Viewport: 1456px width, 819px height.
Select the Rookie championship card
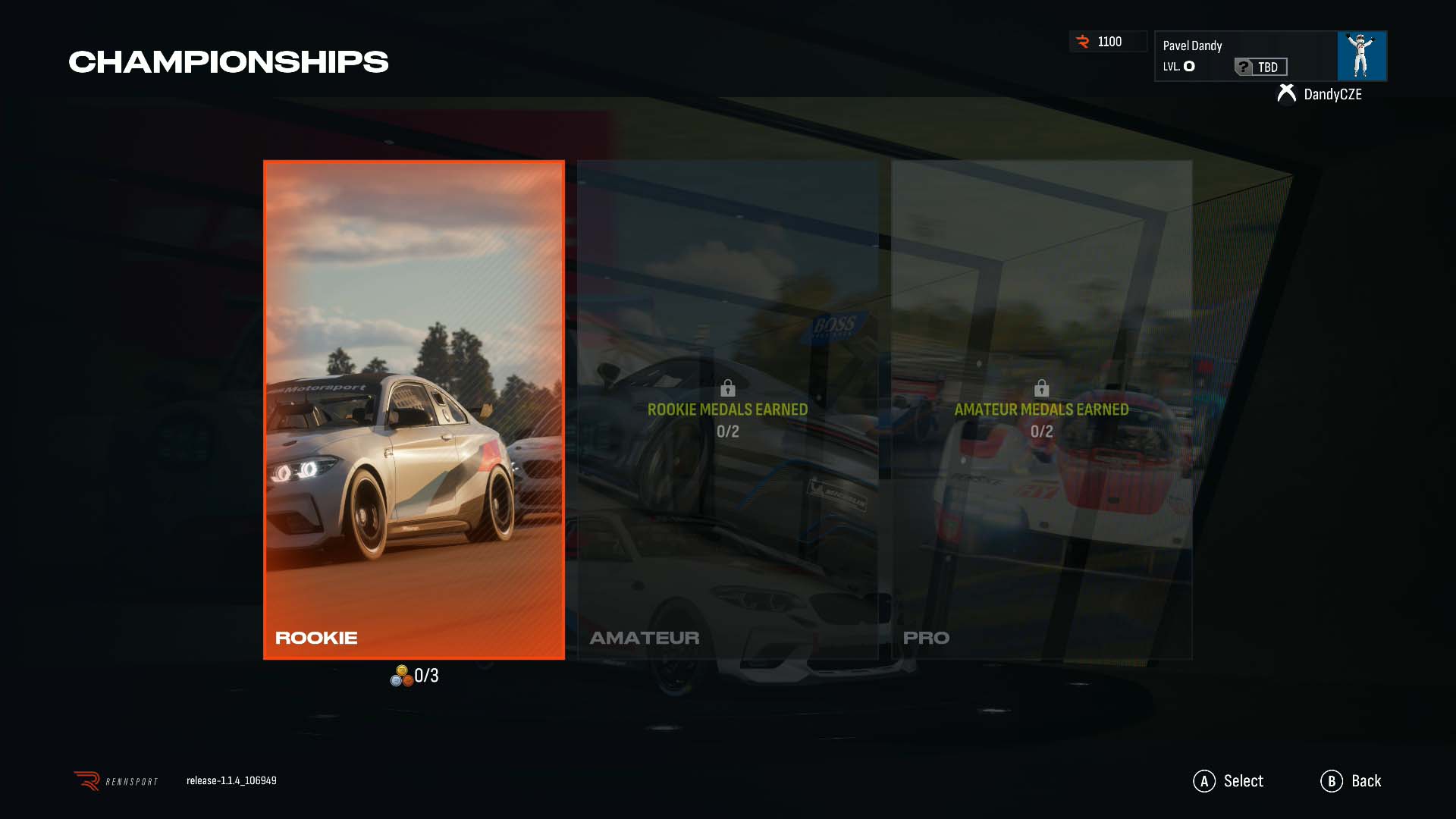point(413,409)
